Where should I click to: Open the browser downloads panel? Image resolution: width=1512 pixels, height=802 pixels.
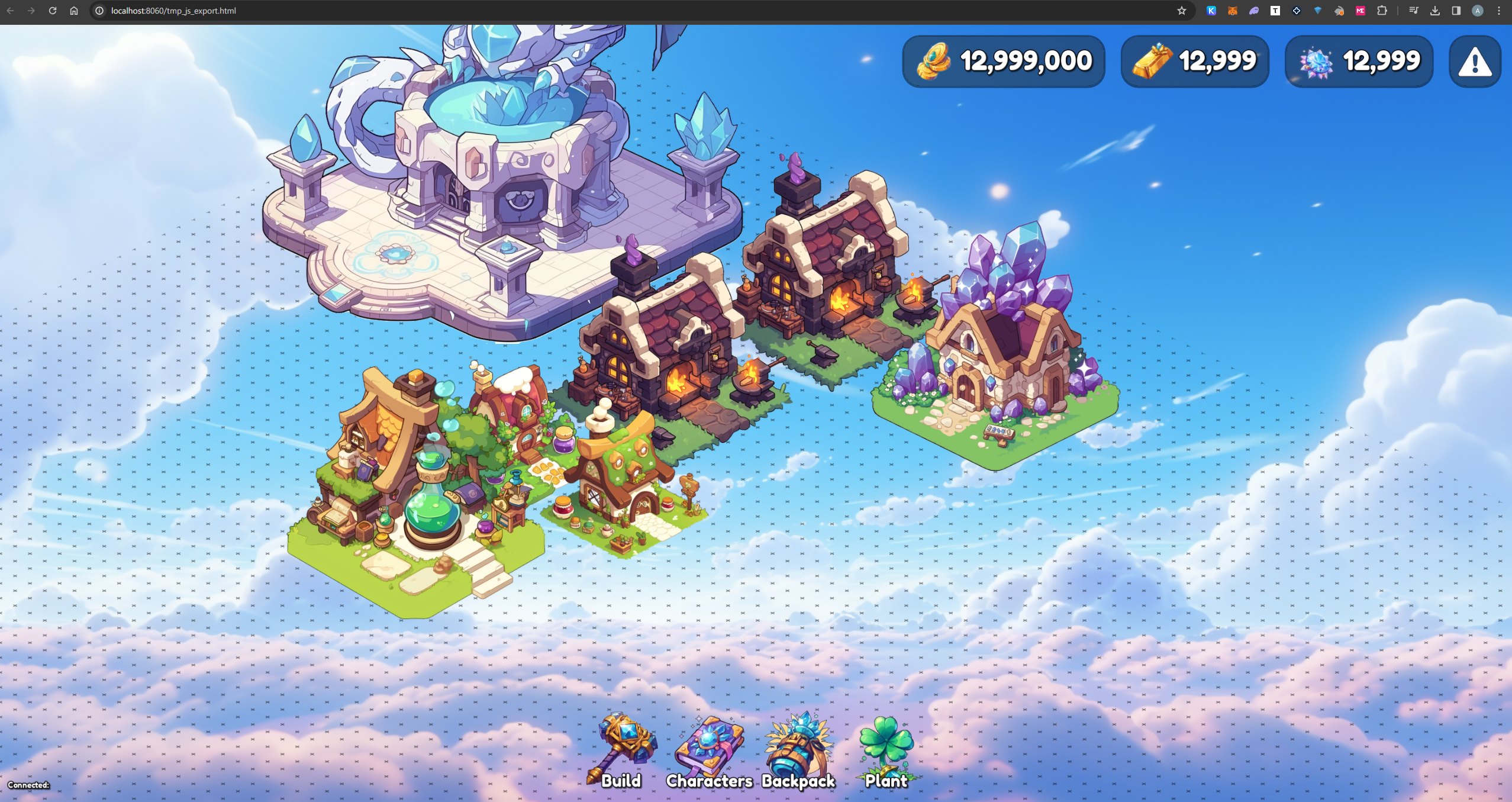tap(1435, 11)
